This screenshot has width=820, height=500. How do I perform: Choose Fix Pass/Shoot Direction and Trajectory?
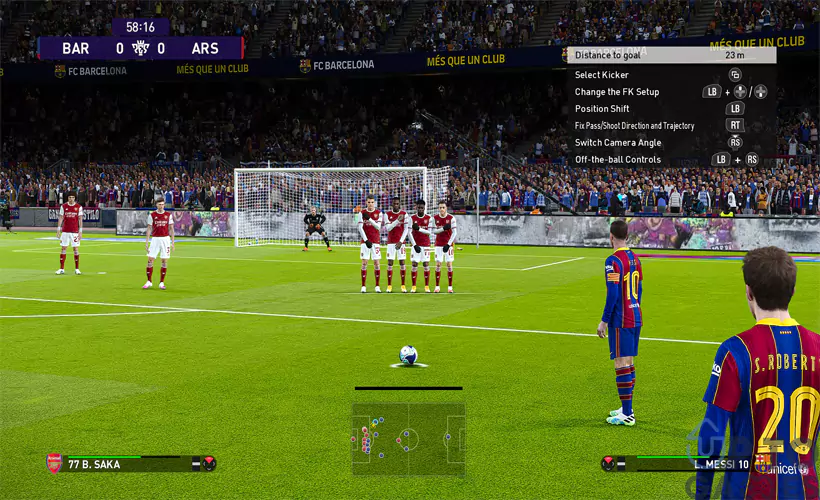(634, 126)
